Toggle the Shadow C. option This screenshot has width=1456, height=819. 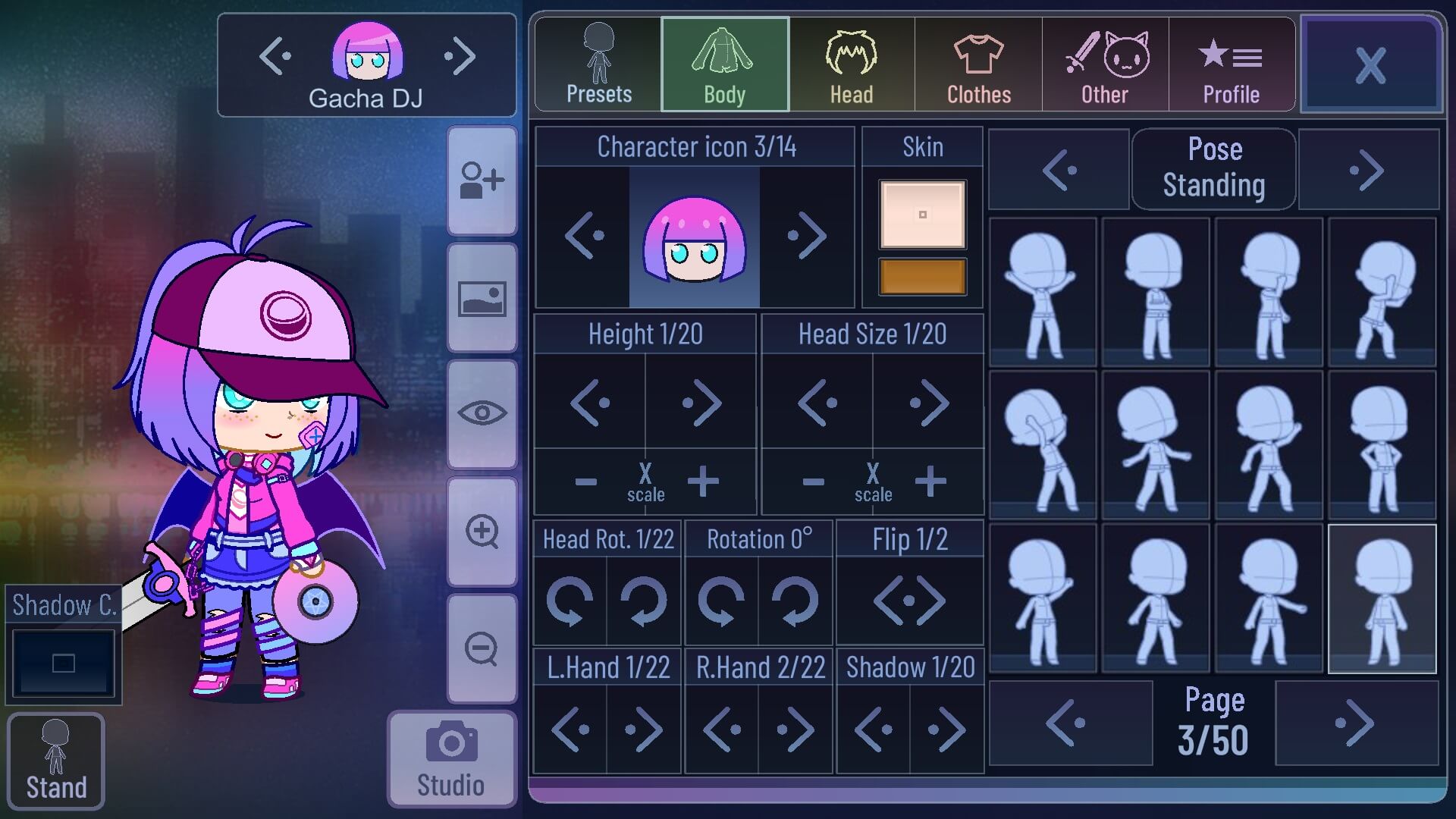click(62, 661)
